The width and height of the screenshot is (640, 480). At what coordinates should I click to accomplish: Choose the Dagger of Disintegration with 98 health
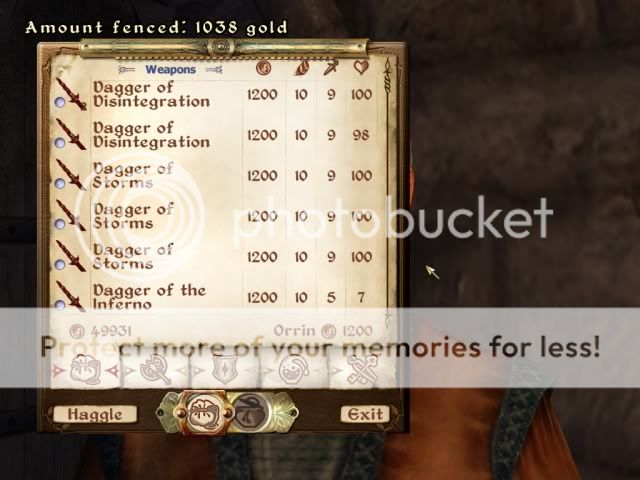pos(150,134)
